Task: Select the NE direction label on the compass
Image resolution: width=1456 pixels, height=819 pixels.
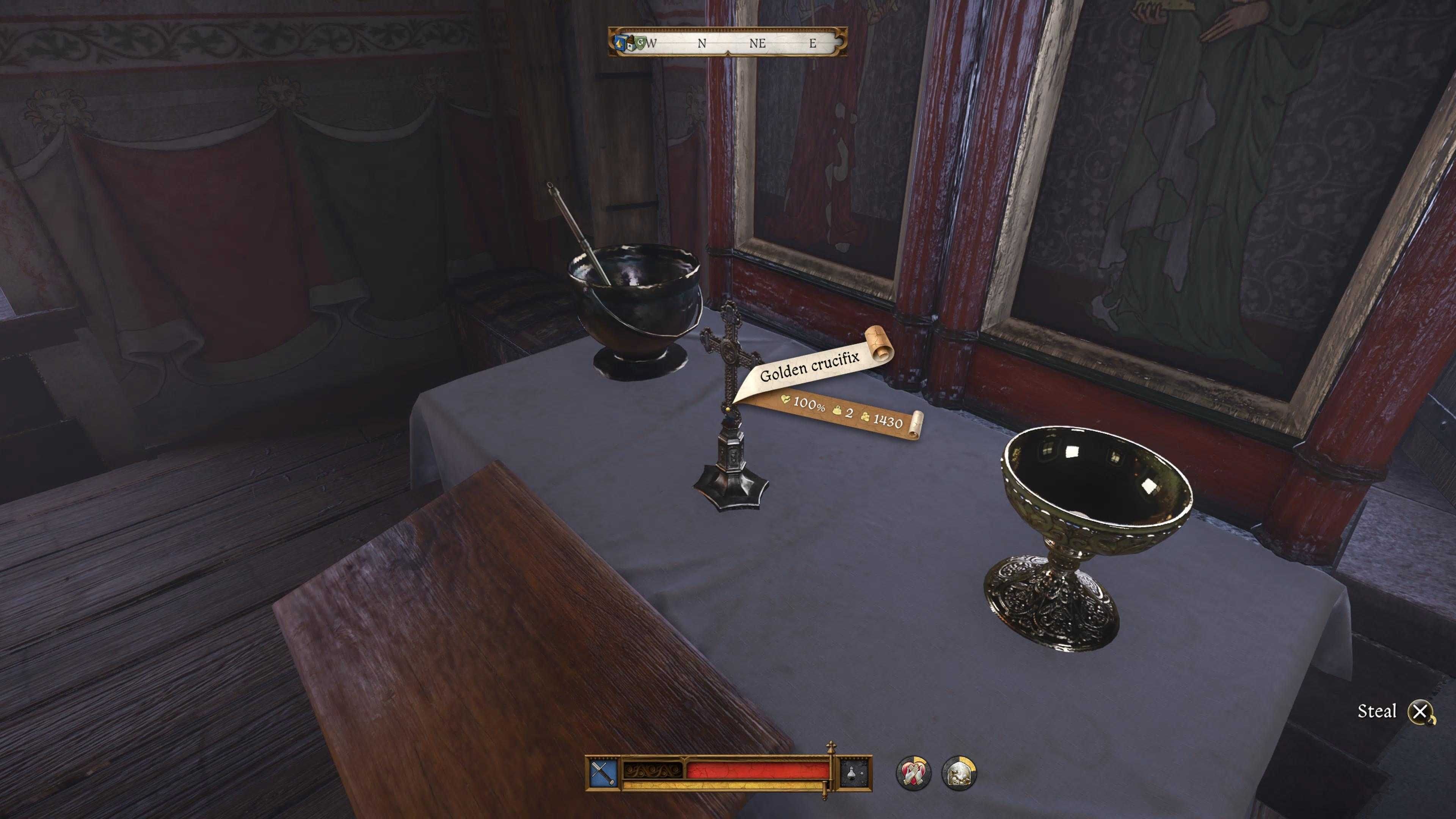Action: [x=758, y=43]
